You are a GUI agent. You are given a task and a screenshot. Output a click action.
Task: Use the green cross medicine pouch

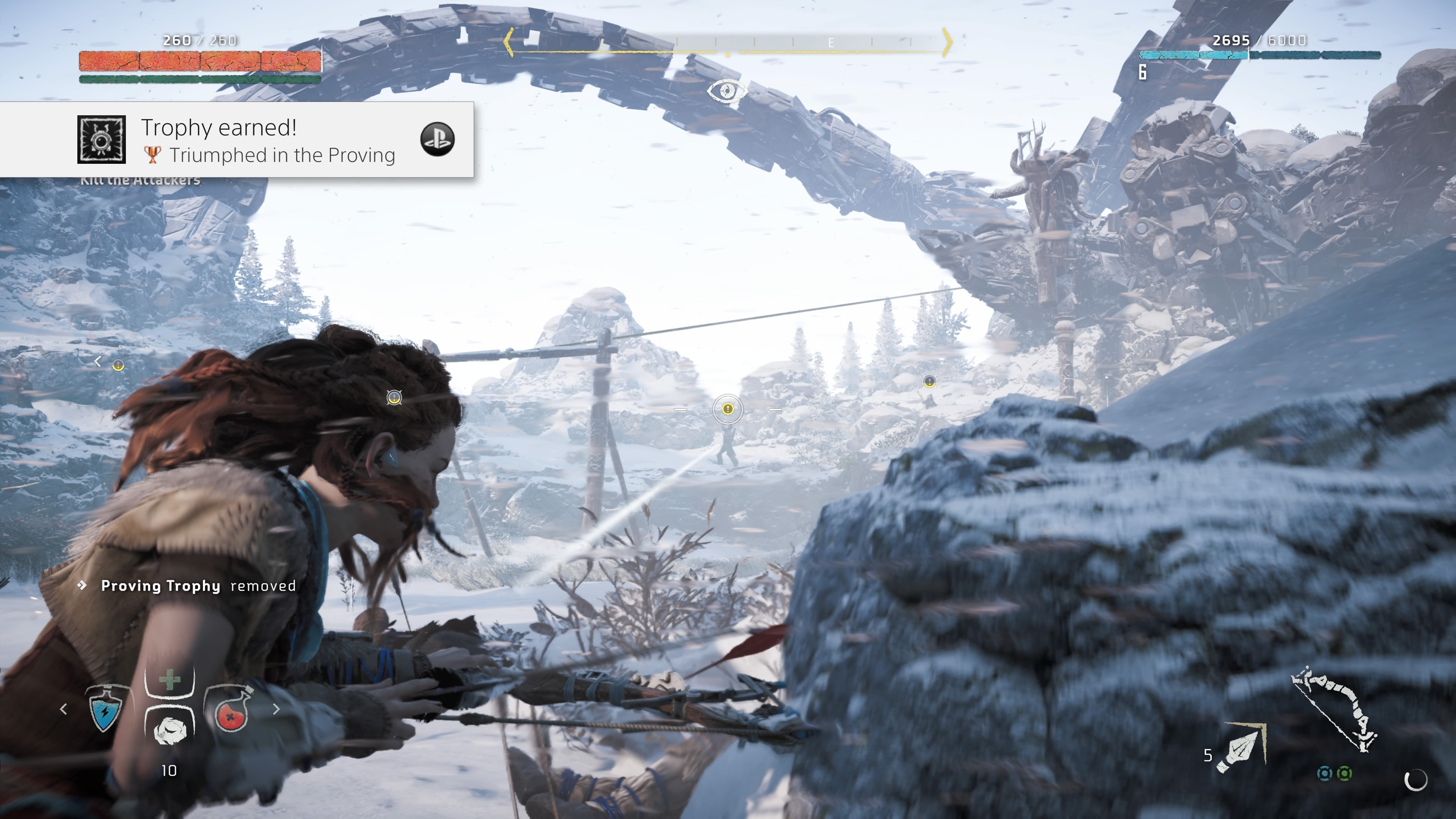pyautogui.click(x=169, y=679)
